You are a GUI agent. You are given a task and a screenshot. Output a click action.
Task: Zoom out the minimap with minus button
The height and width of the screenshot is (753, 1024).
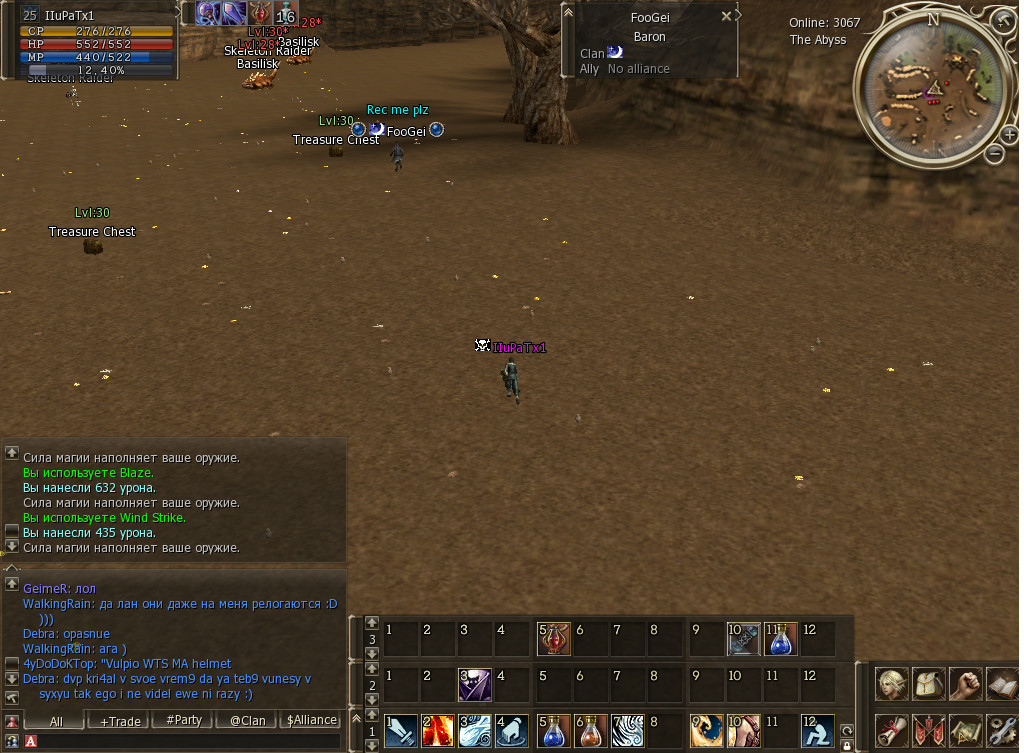994,153
